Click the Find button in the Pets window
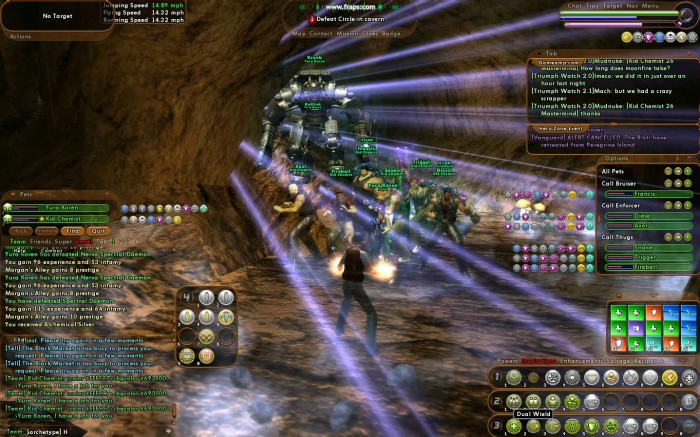This screenshot has height=437, width=700. [x=74, y=229]
